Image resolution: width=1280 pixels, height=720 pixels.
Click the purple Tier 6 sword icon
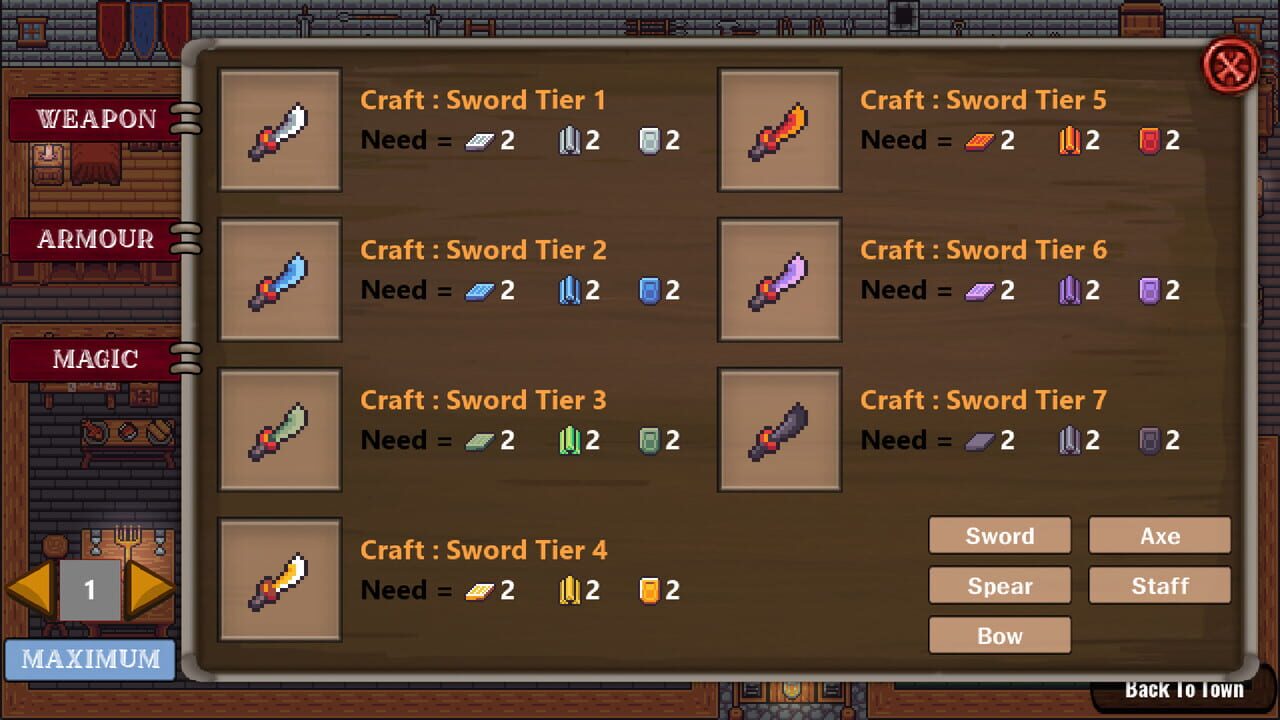[780, 280]
